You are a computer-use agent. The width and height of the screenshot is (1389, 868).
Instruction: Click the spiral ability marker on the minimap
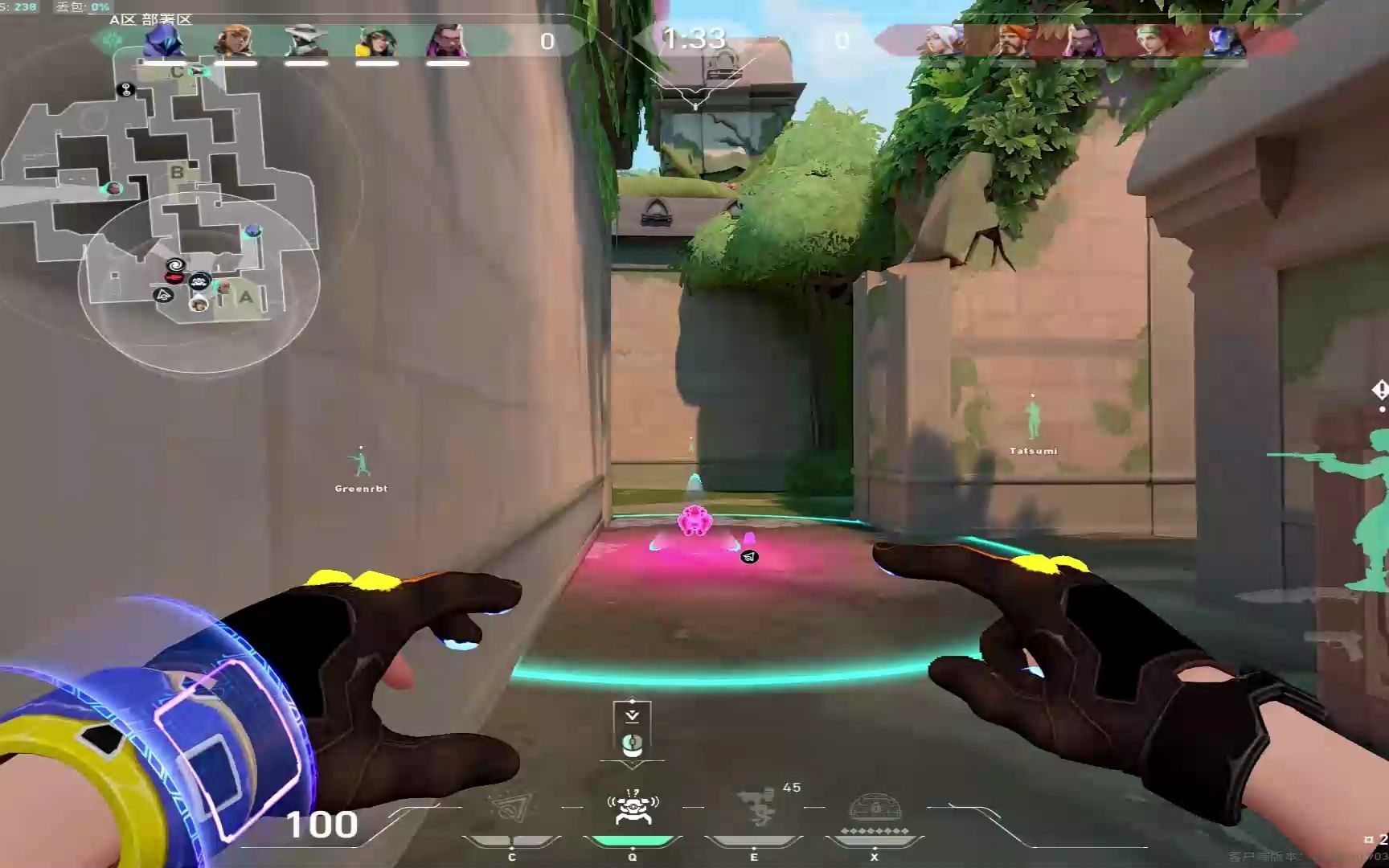click(174, 264)
